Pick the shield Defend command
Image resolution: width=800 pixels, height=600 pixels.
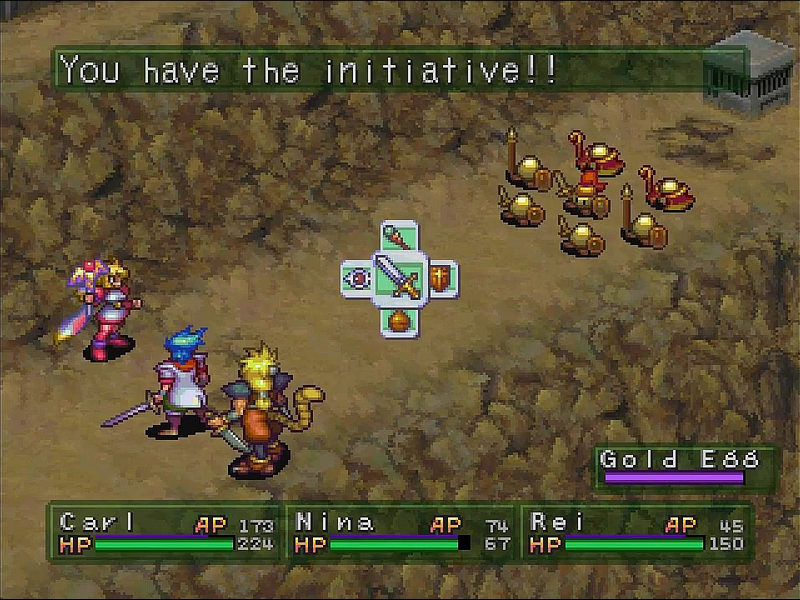(441, 277)
